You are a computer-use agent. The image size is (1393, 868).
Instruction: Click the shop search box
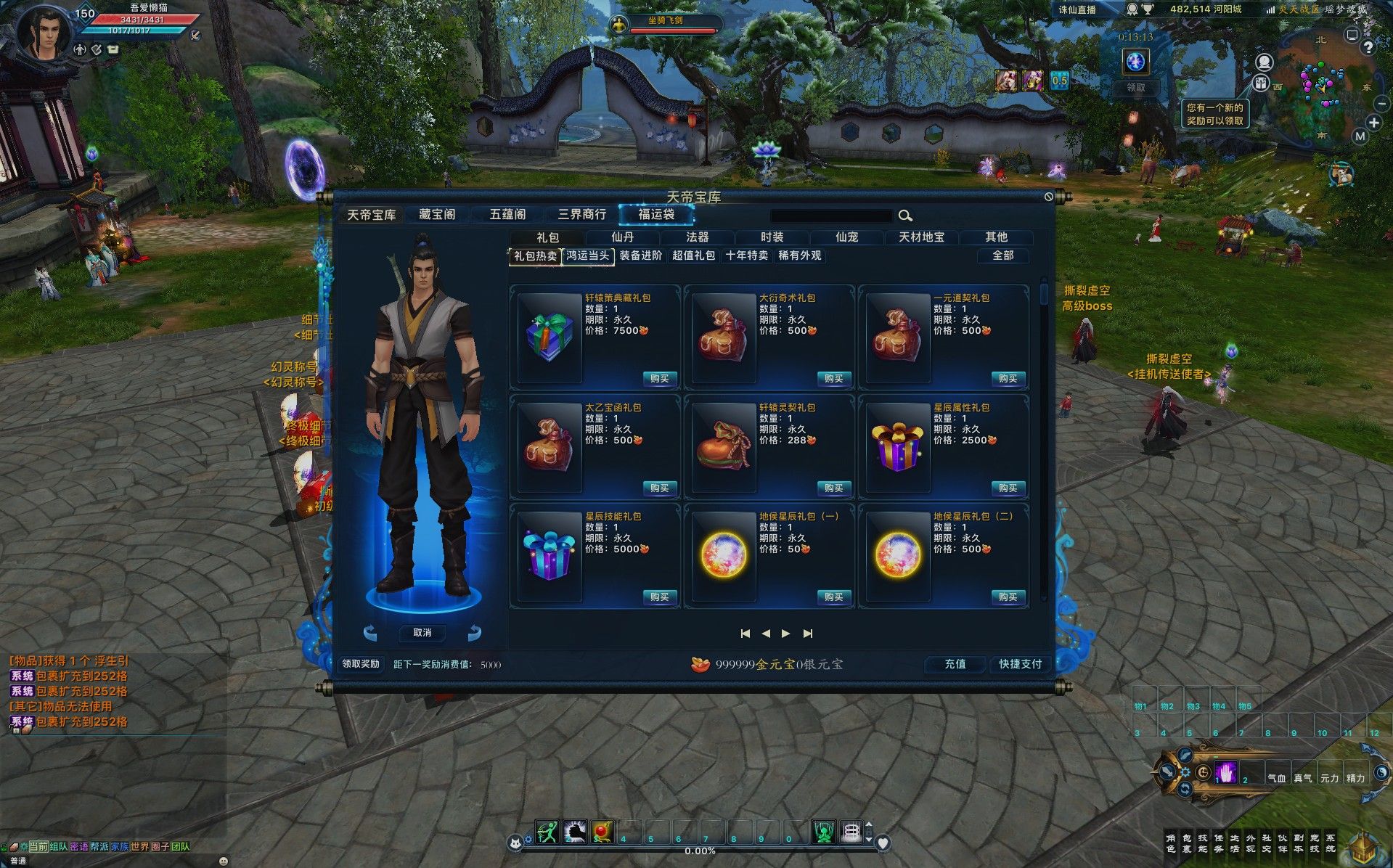point(831,216)
